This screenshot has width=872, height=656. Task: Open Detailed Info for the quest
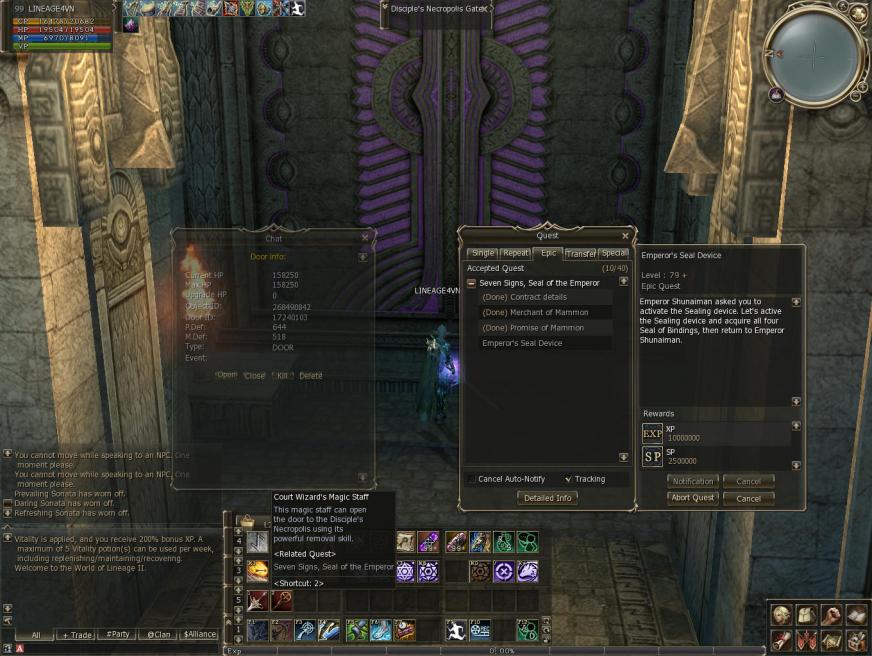click(x=548, y=498)
